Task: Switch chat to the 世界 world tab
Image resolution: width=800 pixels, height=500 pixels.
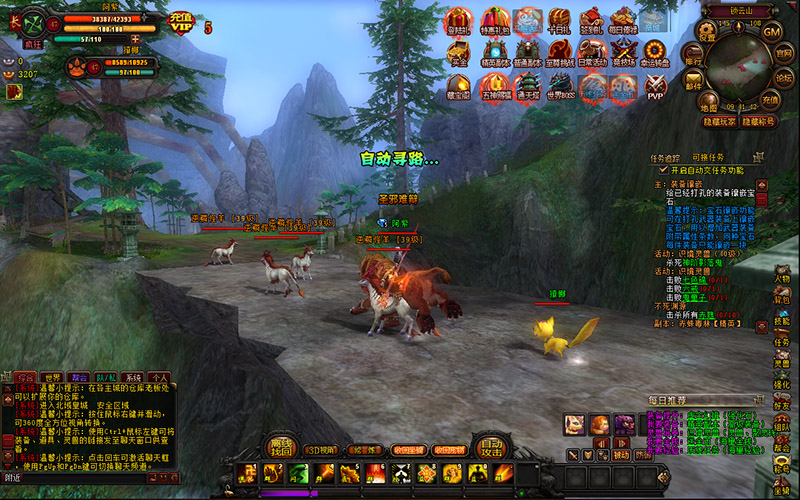Action: 51,378
